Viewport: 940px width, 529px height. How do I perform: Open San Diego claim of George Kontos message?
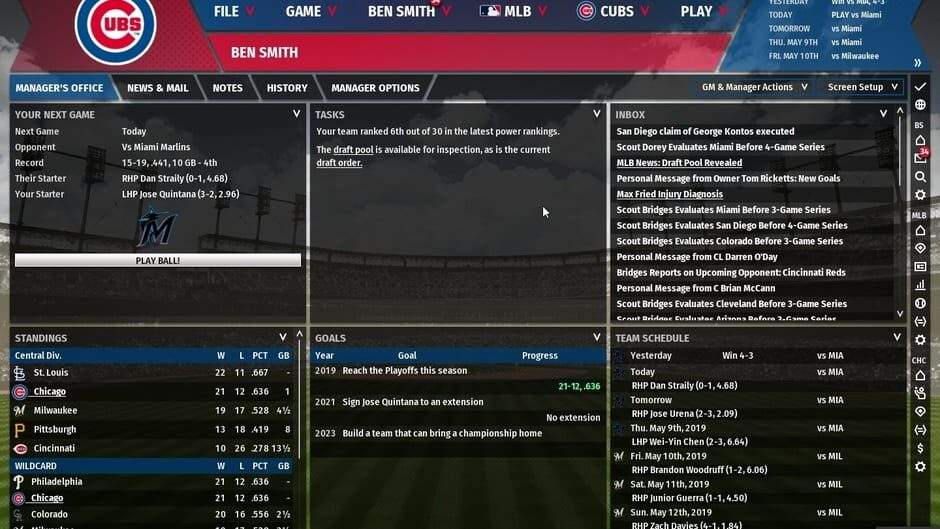click(705, 131)
